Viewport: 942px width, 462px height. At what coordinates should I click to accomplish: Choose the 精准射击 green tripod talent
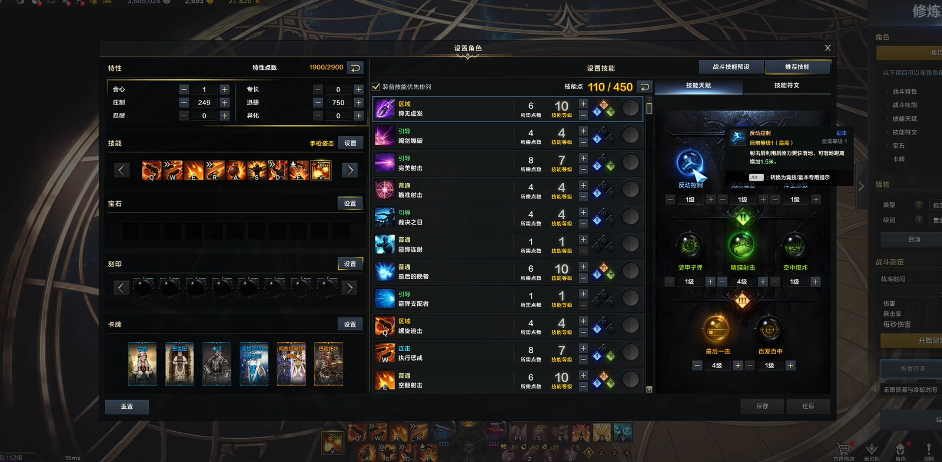pyautogui.click(x=741, y=245)
